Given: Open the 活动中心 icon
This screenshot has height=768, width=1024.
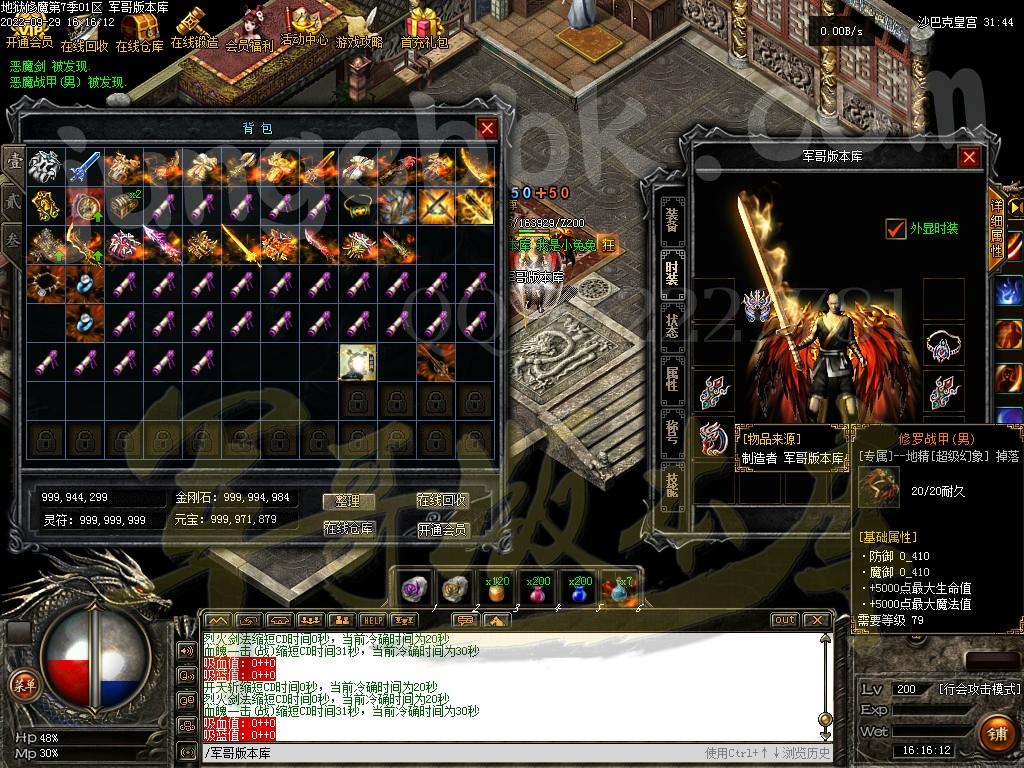Looking at the screenshot, I should tap(304, 27).
